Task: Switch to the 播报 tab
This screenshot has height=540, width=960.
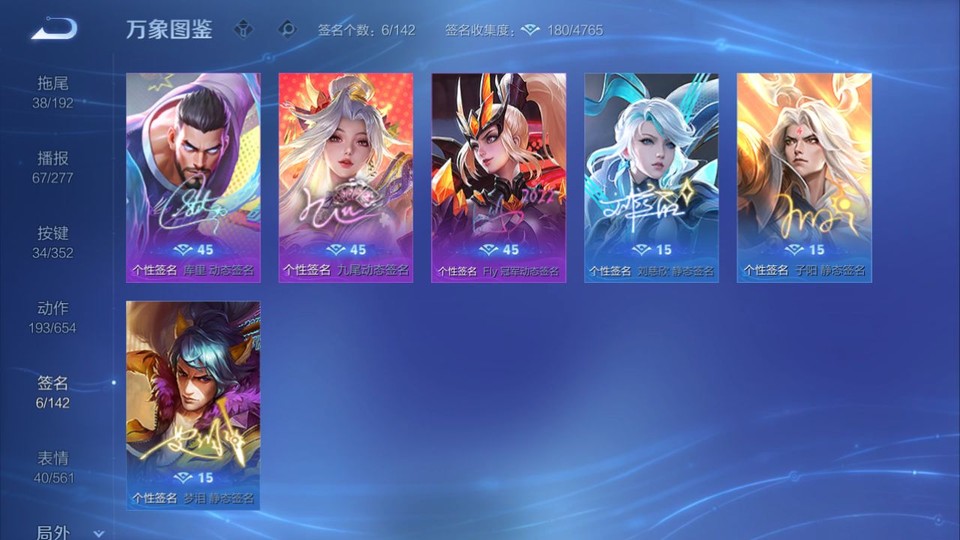Action: coord(53,166)
